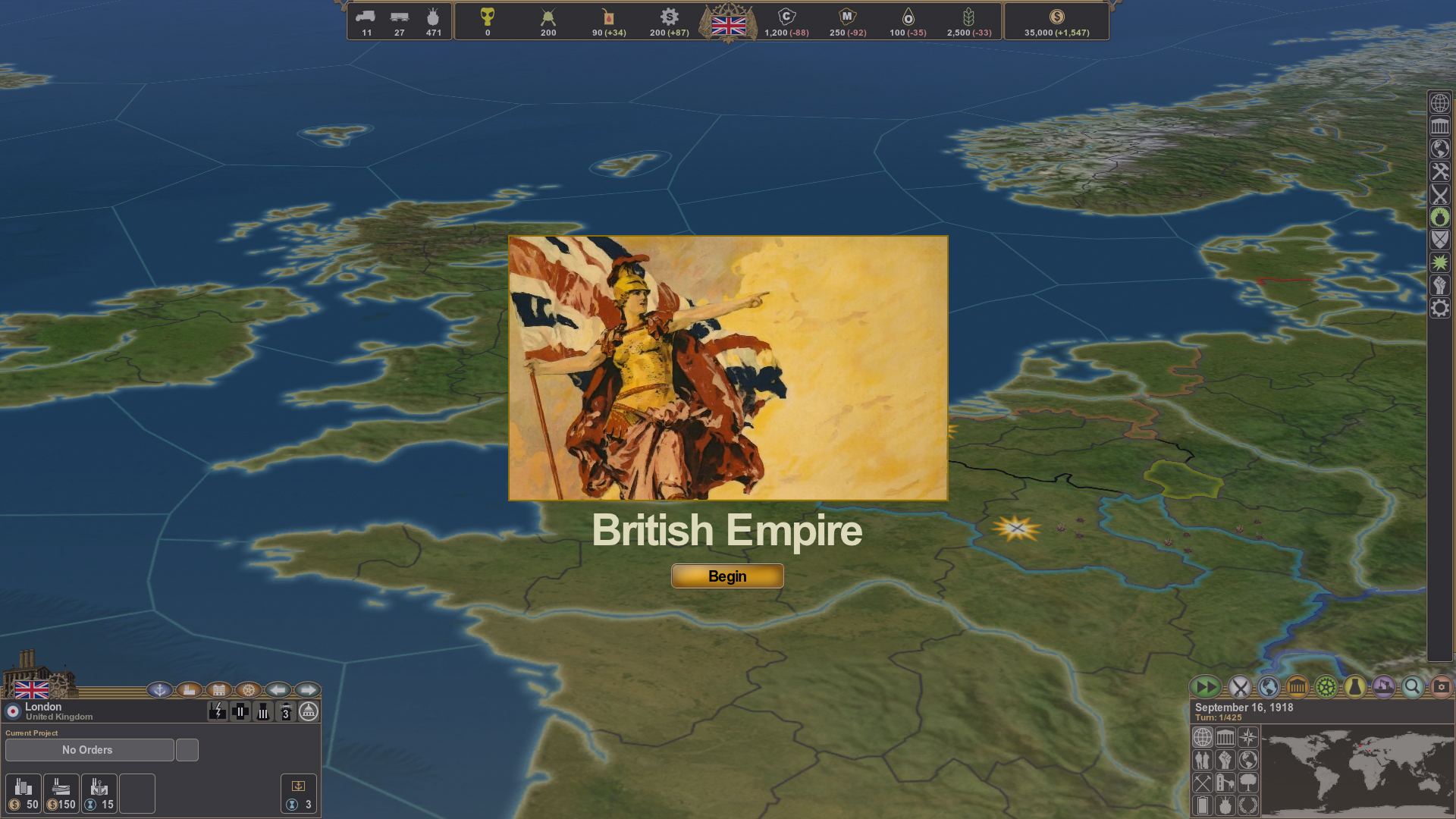Open the military crossed-swords panel
Viewport: 1456px width, 819px height.
click(x=1241, y=686)
